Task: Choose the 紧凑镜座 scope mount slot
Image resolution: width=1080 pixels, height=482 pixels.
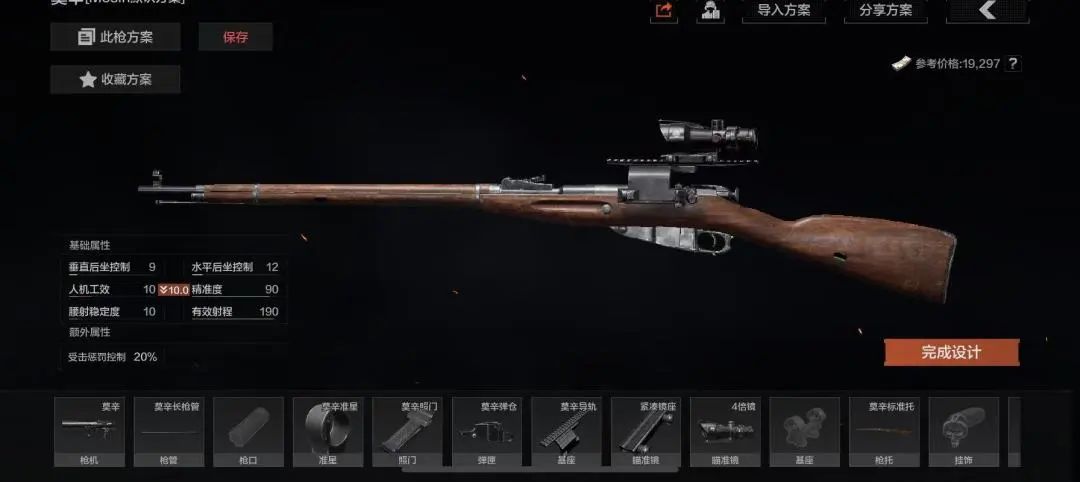Action: 646,432
